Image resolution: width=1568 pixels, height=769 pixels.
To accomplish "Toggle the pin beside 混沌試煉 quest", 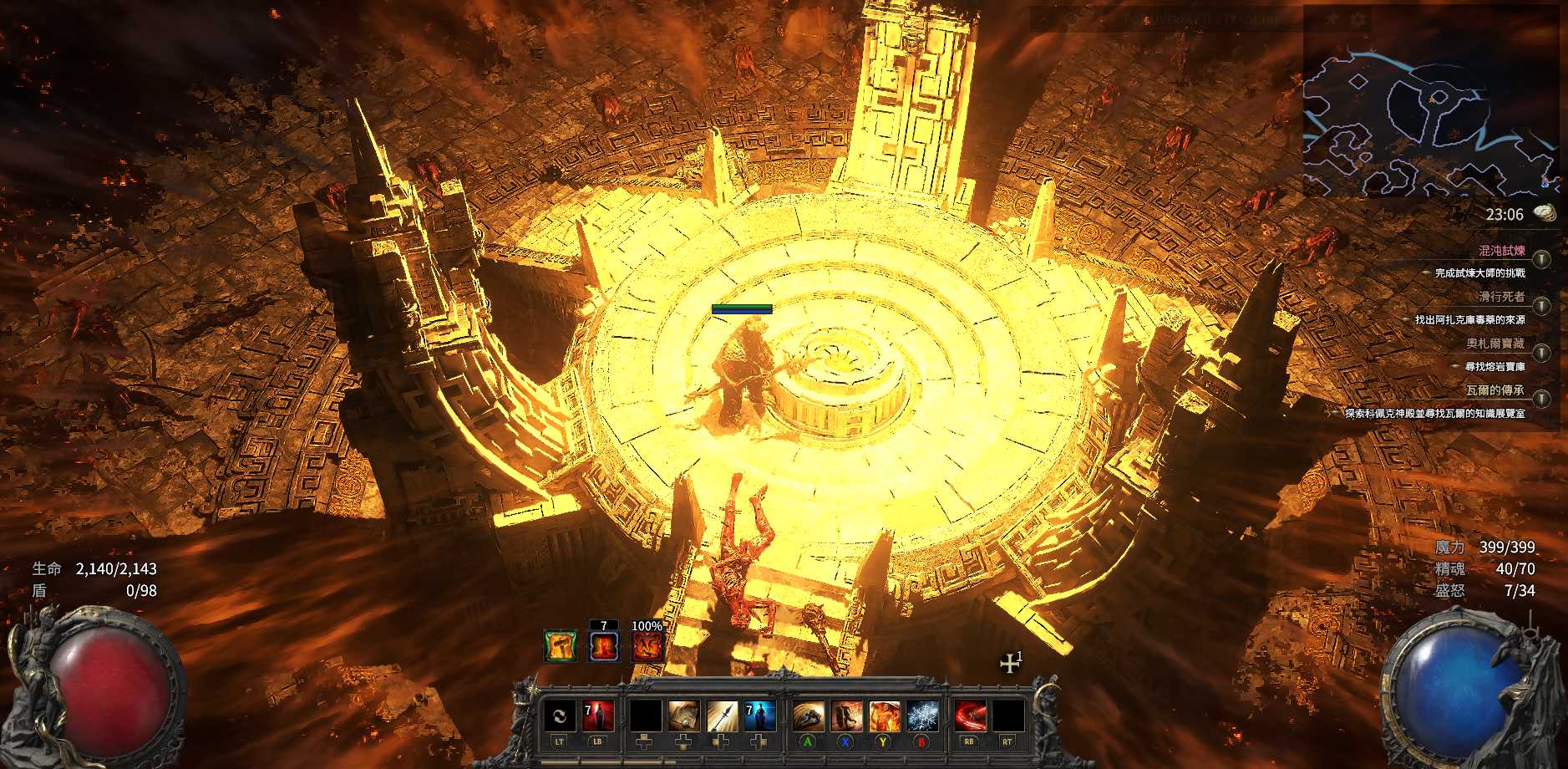I will tap(1541, 259).
